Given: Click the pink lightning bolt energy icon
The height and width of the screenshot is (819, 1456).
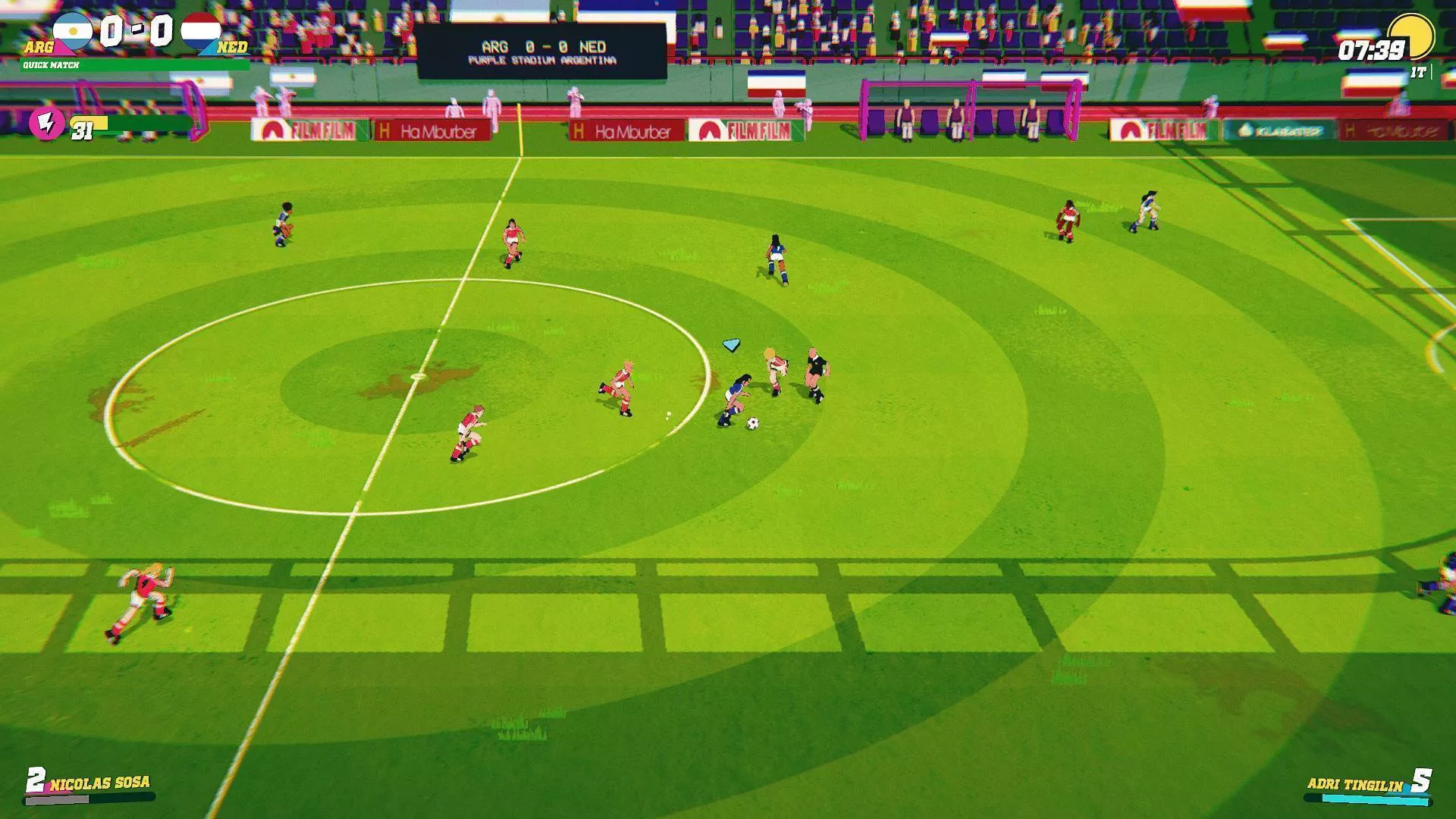Looking at the screenshot, I should [45, 123].
